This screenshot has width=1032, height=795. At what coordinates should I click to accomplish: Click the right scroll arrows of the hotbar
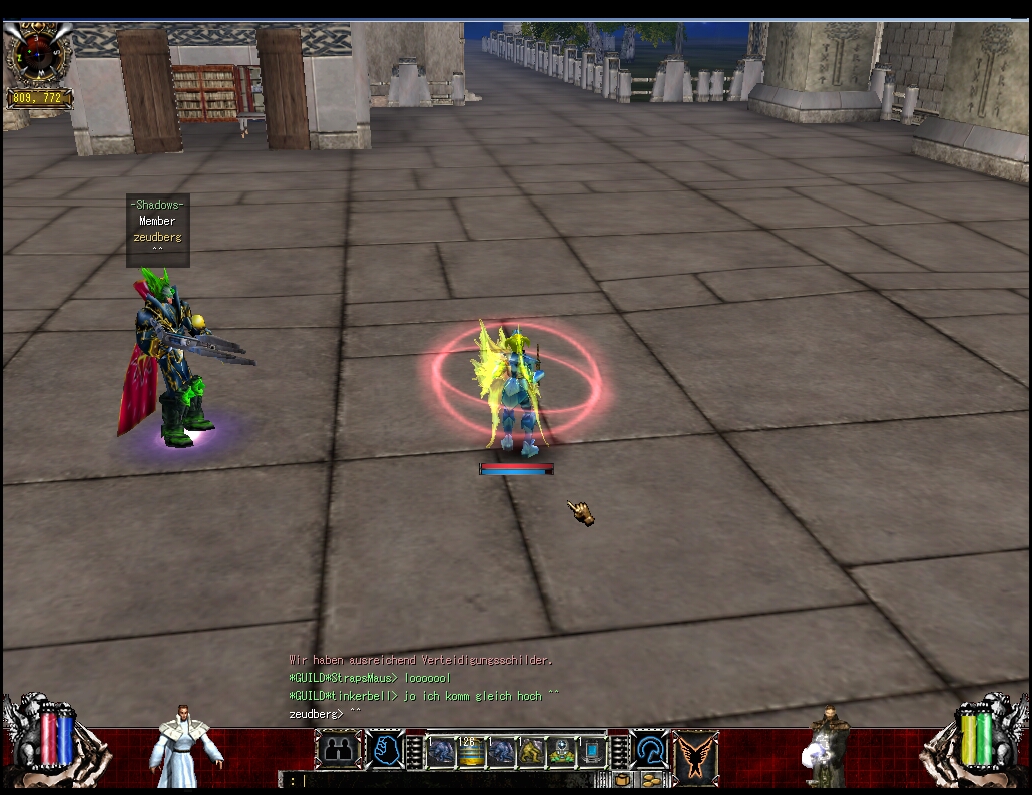tap(619, 750)
